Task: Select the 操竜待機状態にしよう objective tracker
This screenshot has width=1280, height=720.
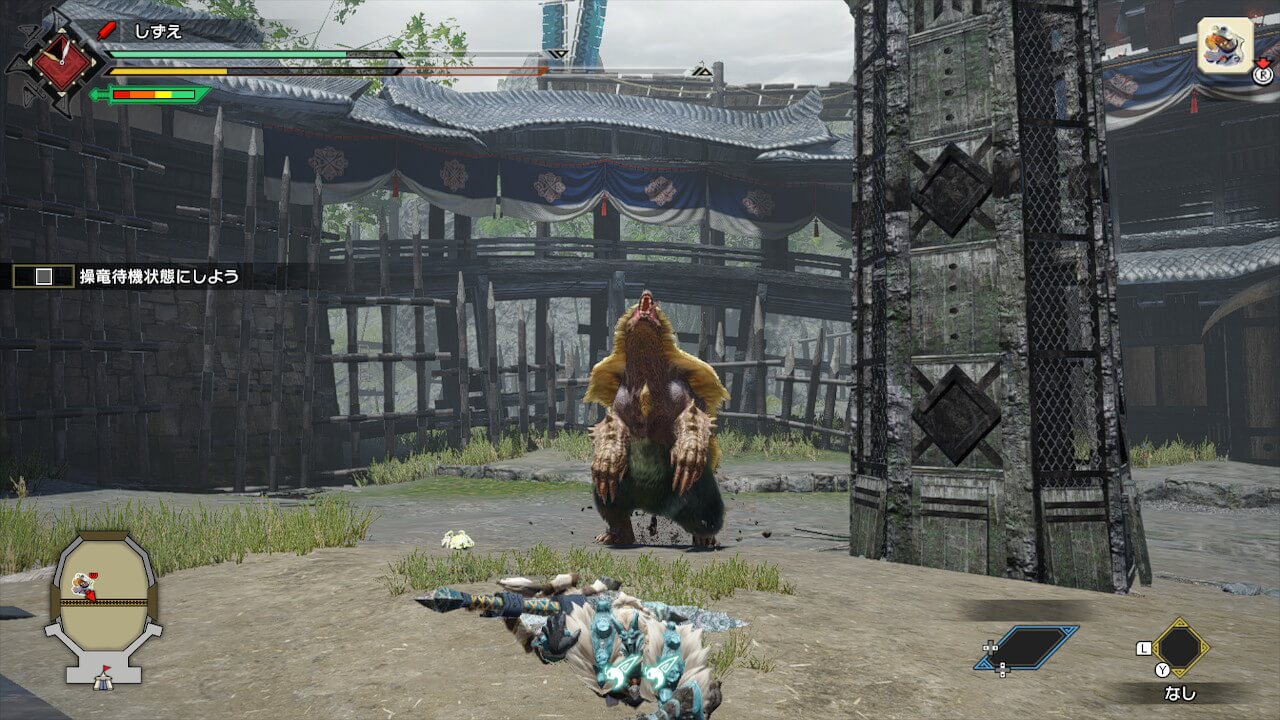Action: [159, 277]
